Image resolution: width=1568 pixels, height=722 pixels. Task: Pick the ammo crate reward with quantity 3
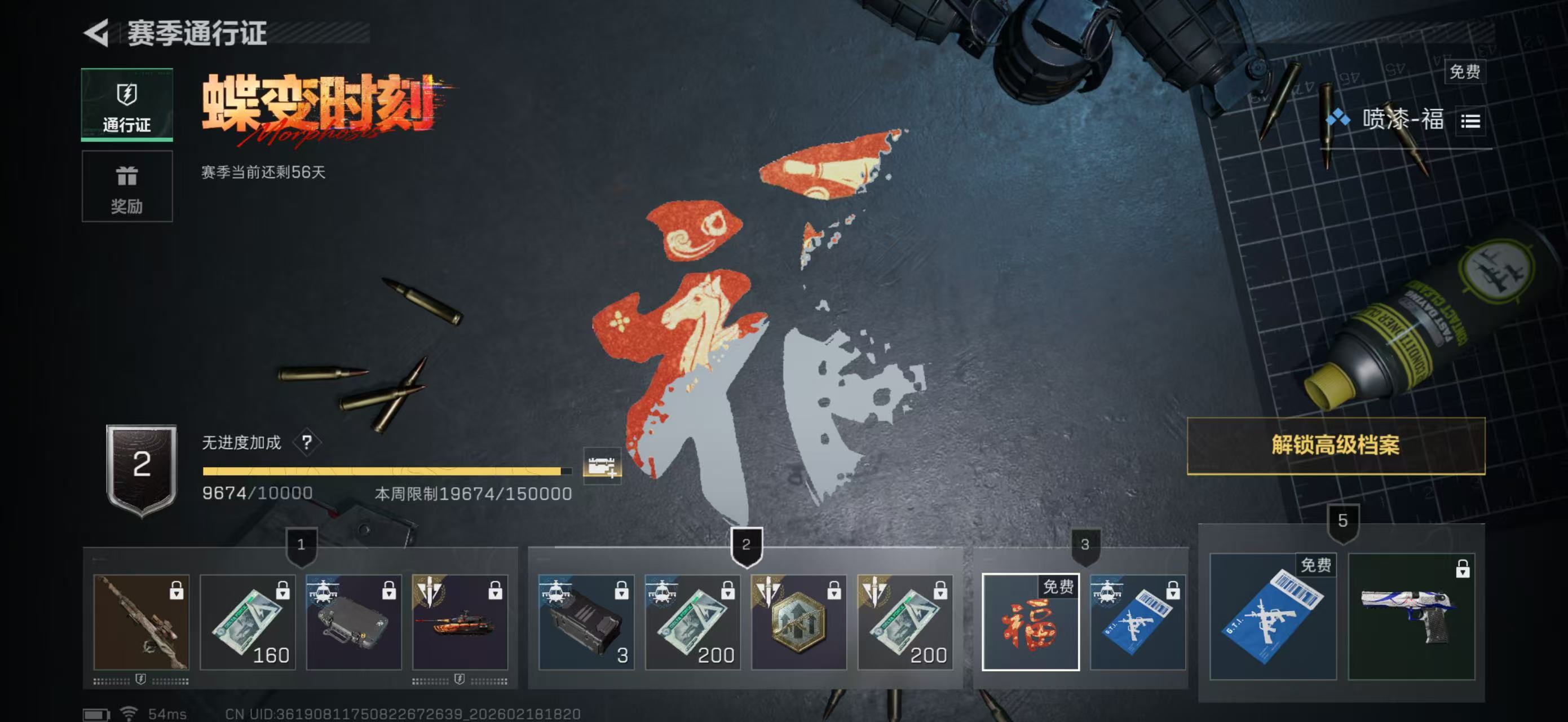[x=586, y=622]
